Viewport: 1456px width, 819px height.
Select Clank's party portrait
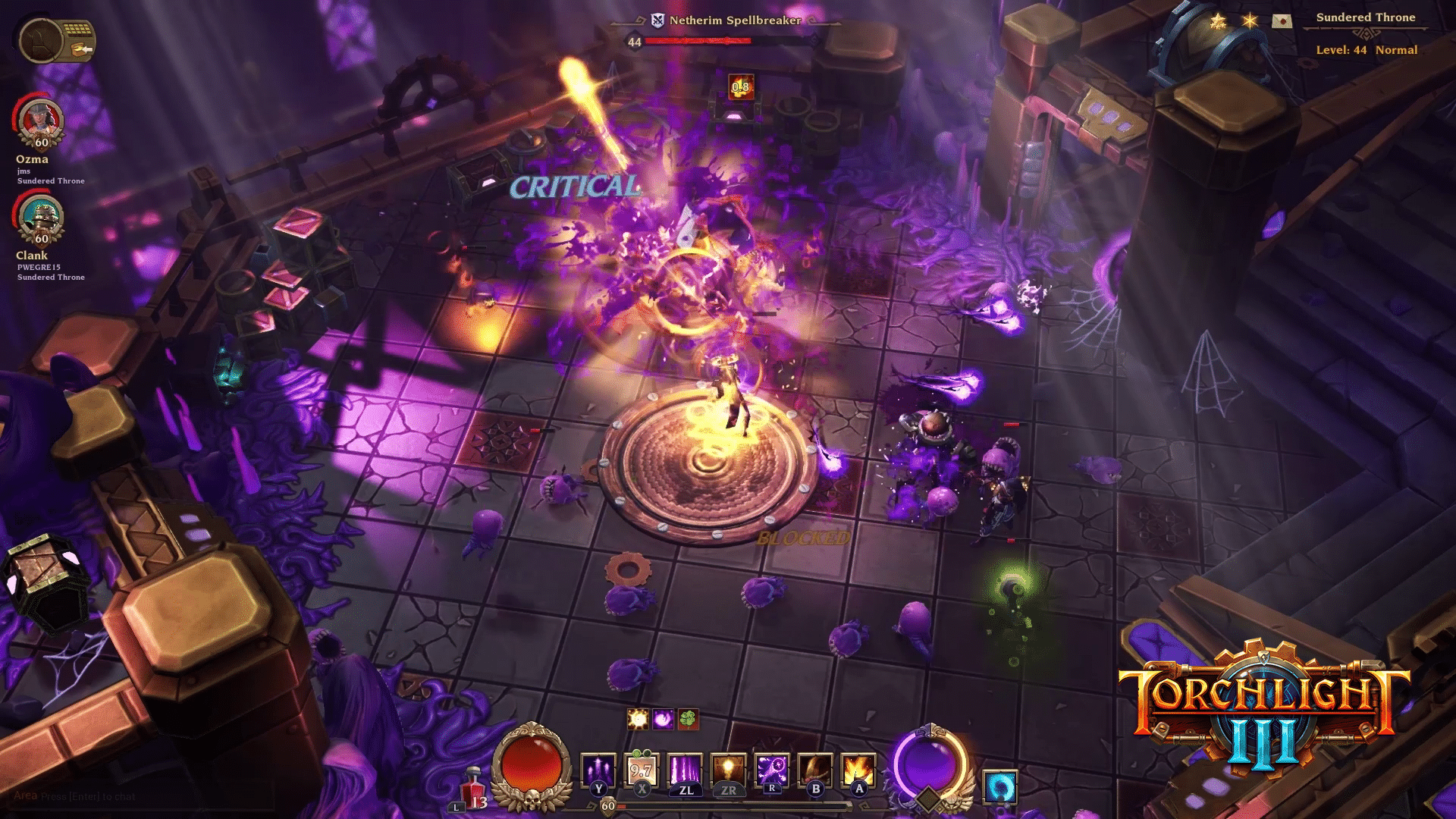pos(41,218)
